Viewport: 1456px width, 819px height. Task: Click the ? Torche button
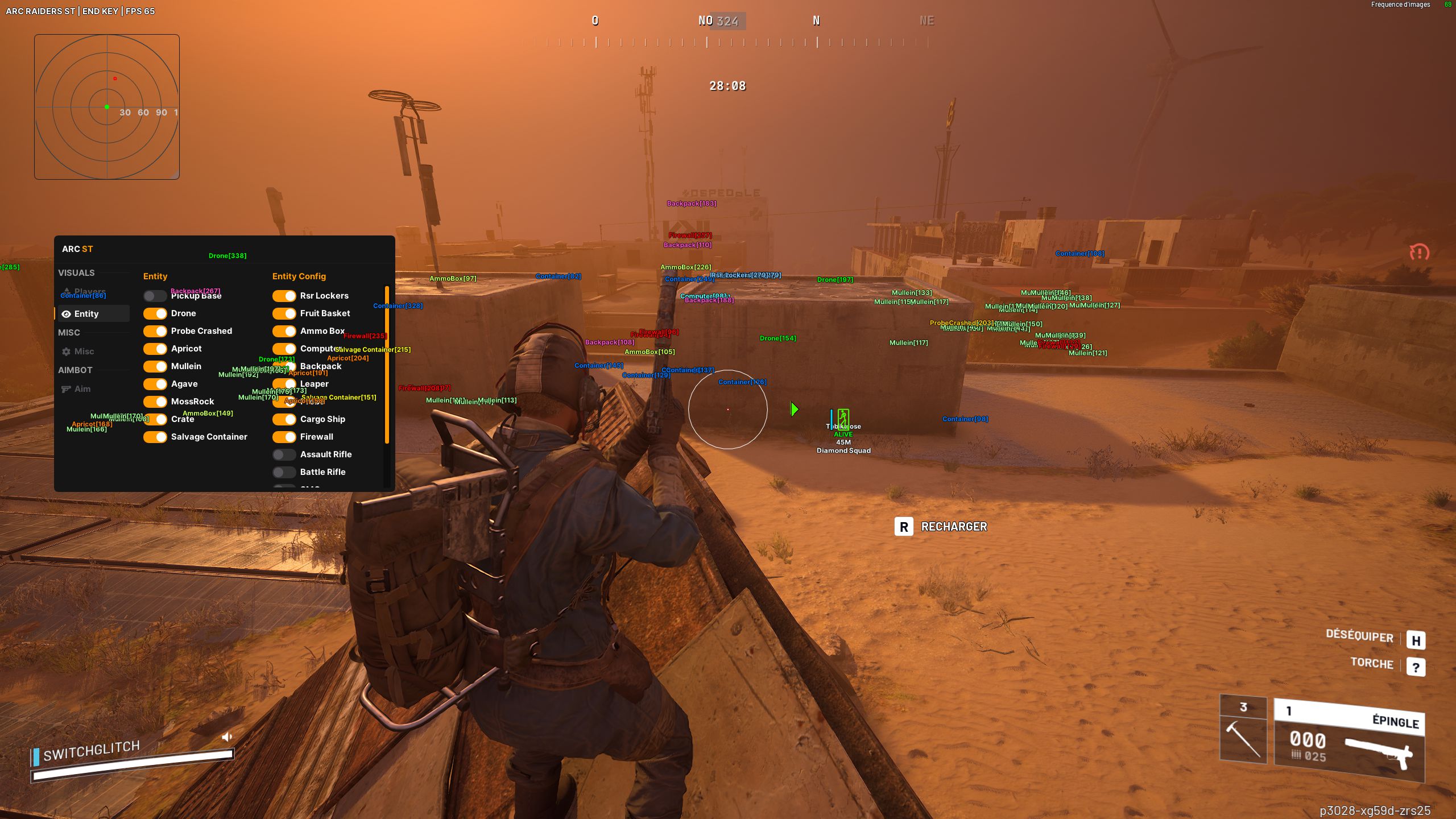point(1416,665)
